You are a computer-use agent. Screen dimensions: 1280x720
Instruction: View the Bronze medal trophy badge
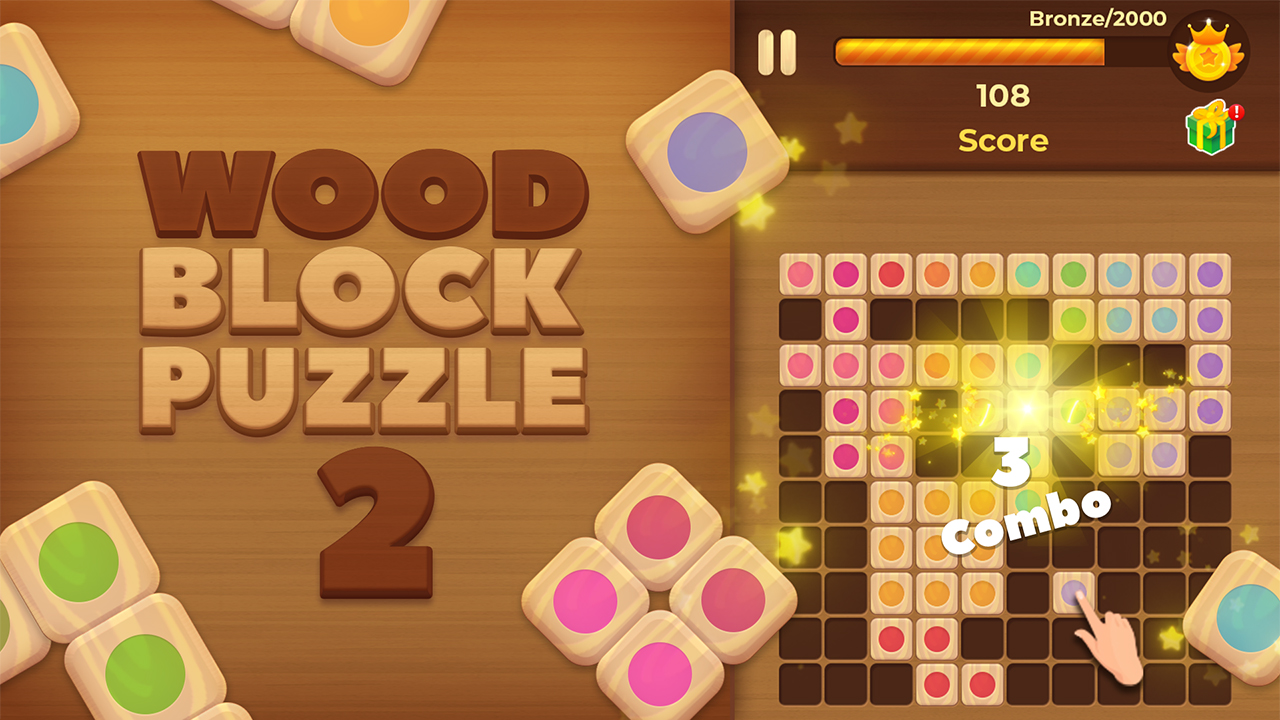1207,52
